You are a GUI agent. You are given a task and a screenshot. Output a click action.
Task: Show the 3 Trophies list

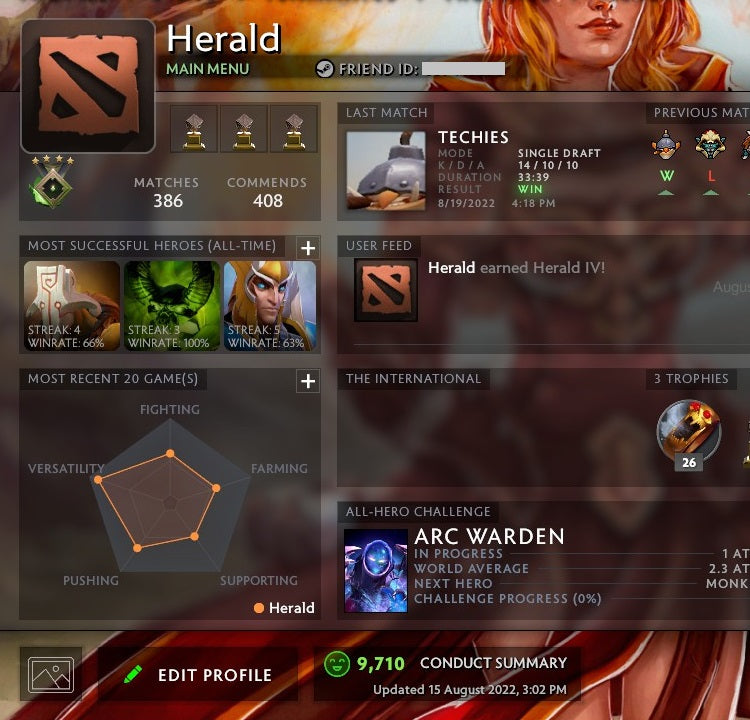coord(691,379)
